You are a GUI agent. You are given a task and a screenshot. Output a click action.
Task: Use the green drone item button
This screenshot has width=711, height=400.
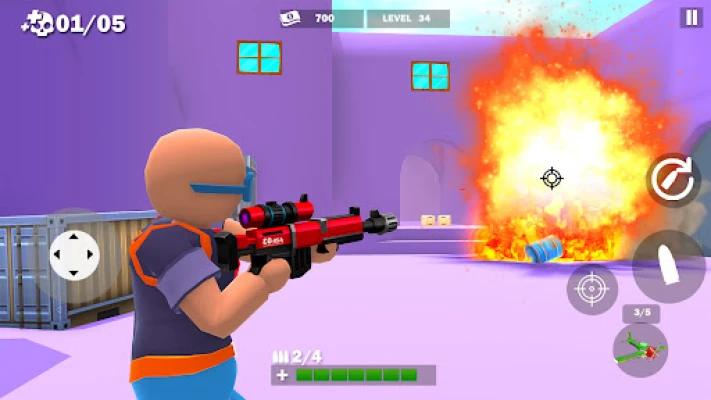640,350
